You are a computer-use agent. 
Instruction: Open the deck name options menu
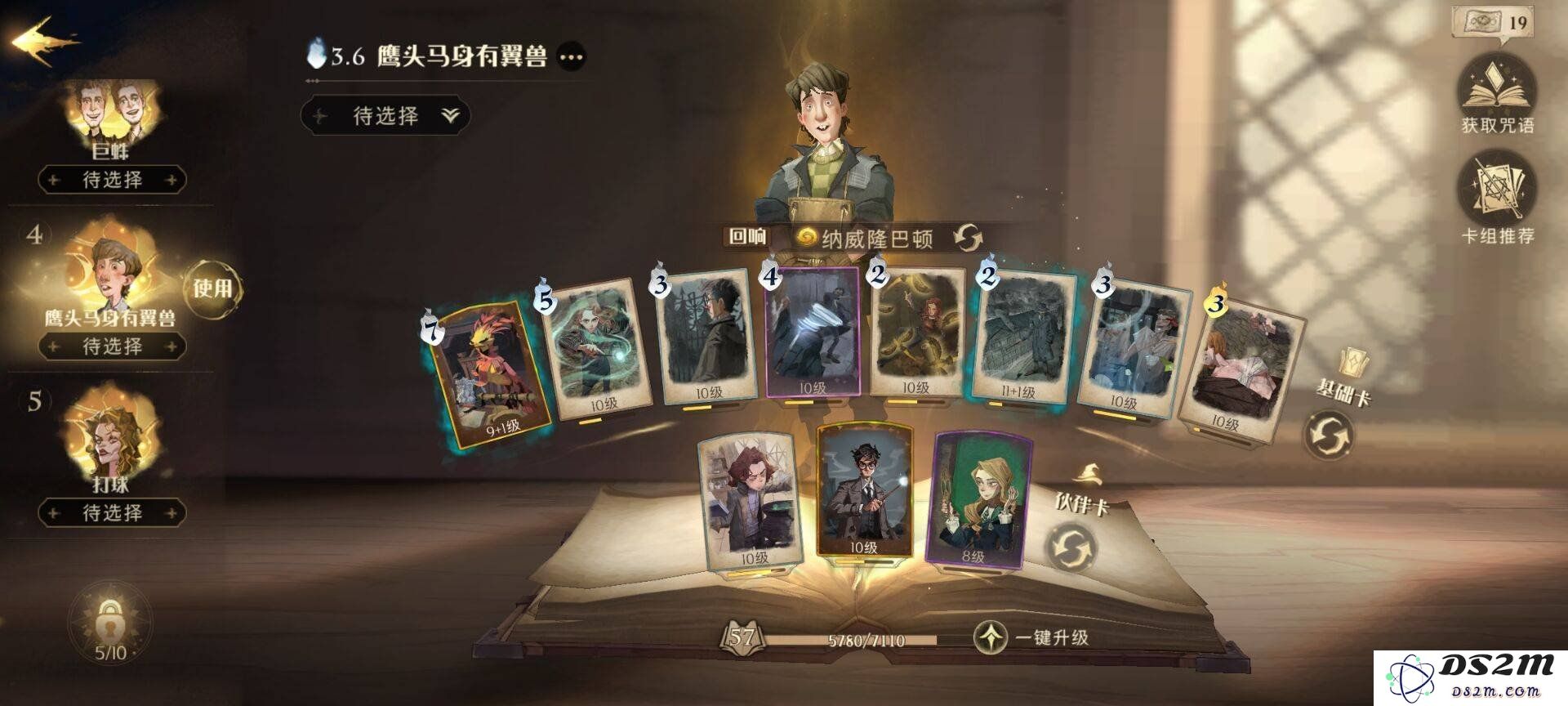(x=571, y=57)
